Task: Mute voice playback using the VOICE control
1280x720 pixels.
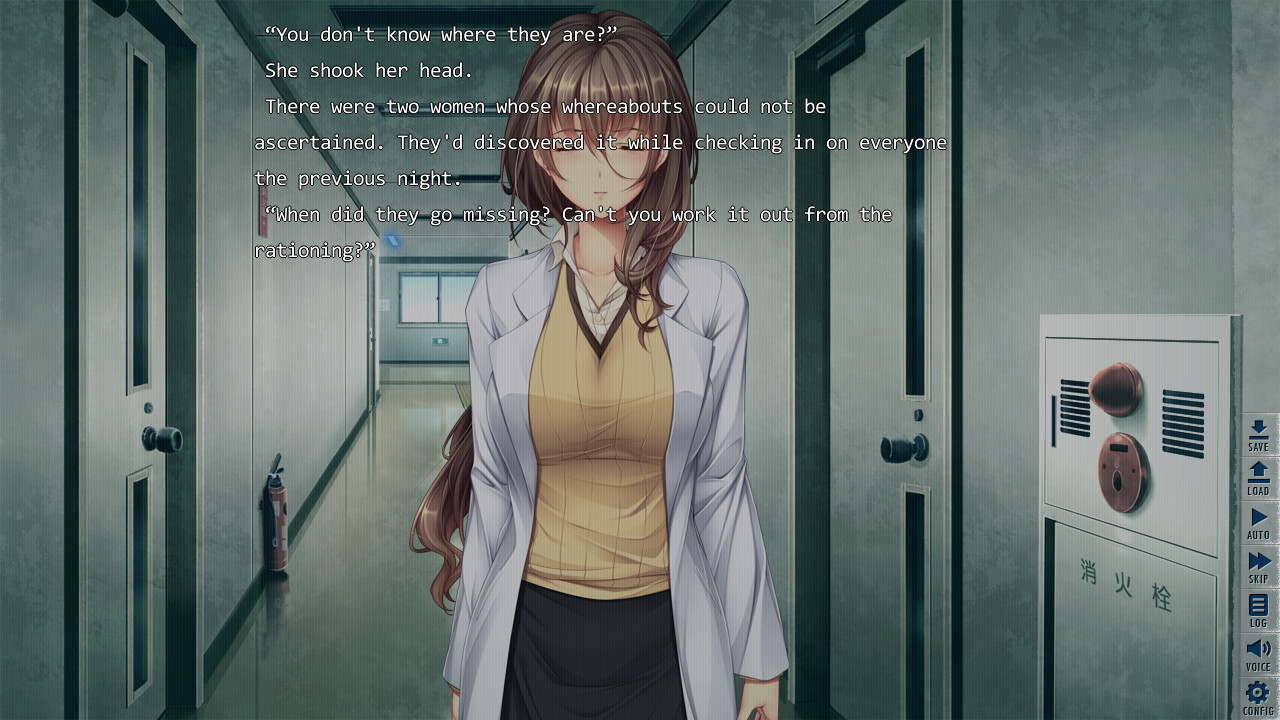Action: coord(1258,650)
